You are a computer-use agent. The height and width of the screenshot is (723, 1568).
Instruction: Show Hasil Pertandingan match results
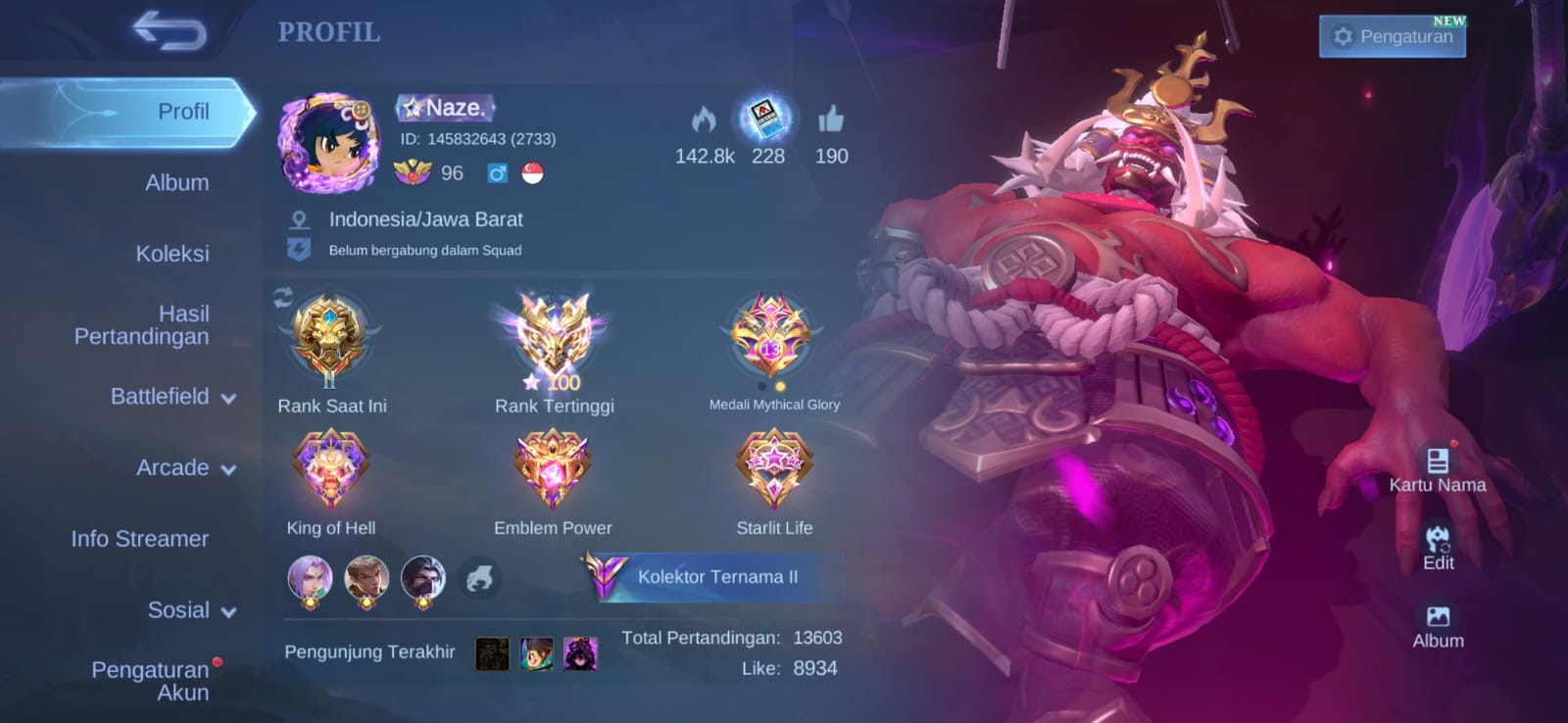[142, 325]
